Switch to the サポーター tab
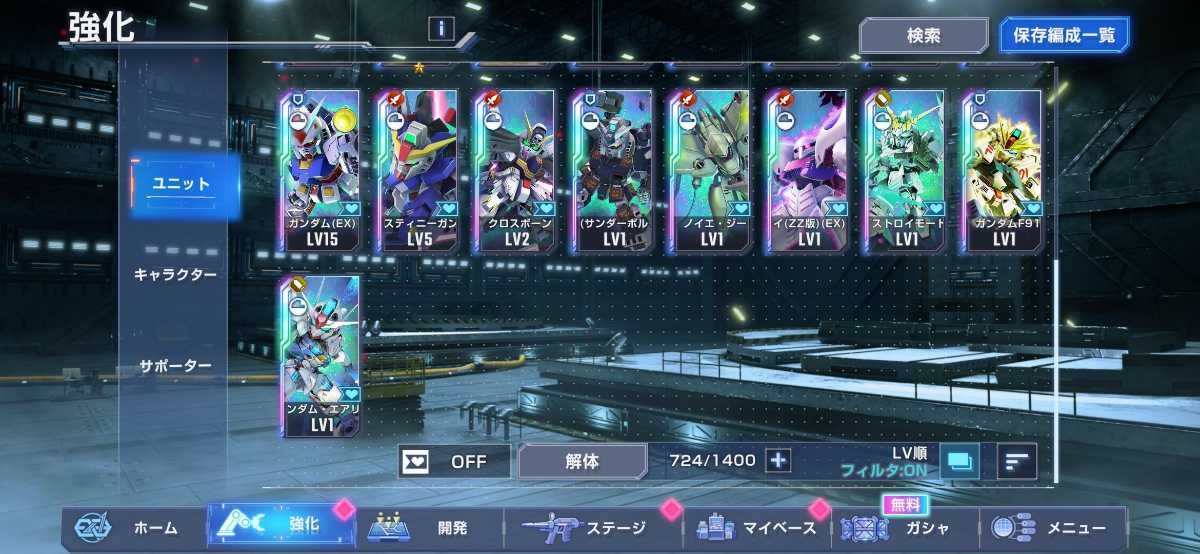1200x554 pixels. (175, 366)
